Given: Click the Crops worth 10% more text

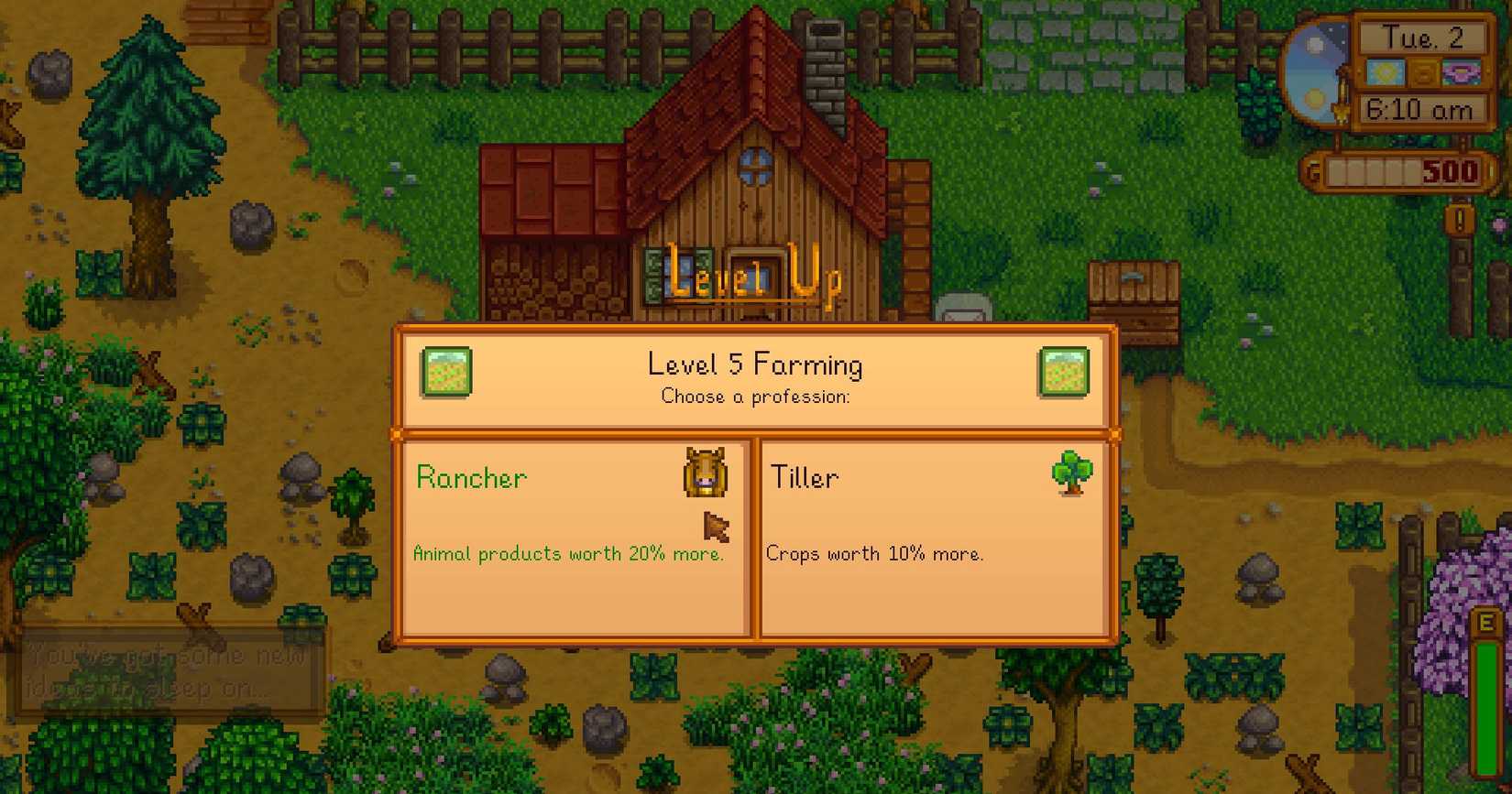Looking at the screenshot, I should tap(875, 554).
